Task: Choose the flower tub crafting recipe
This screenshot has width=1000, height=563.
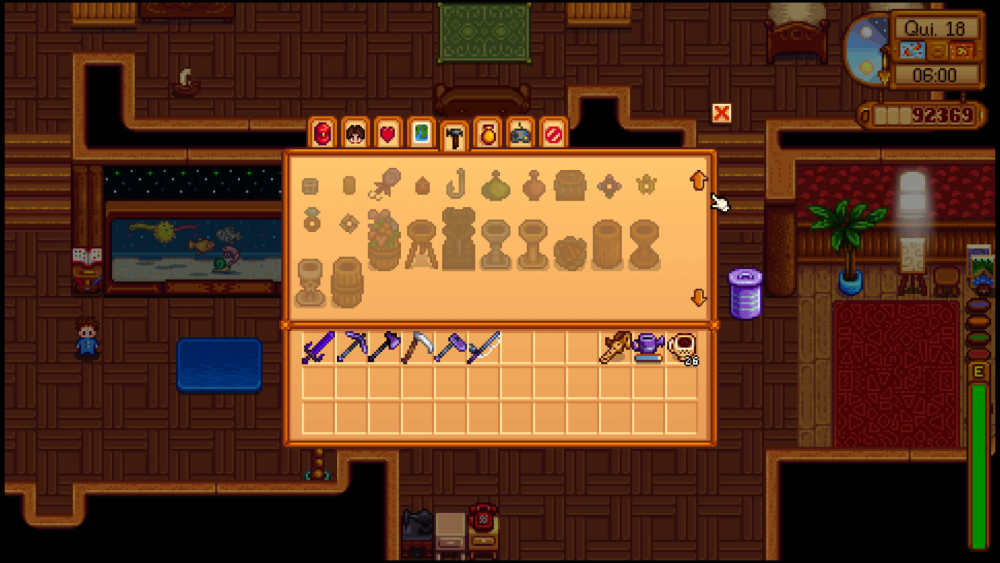Action: pyautogui.click(x=384, y=241)
